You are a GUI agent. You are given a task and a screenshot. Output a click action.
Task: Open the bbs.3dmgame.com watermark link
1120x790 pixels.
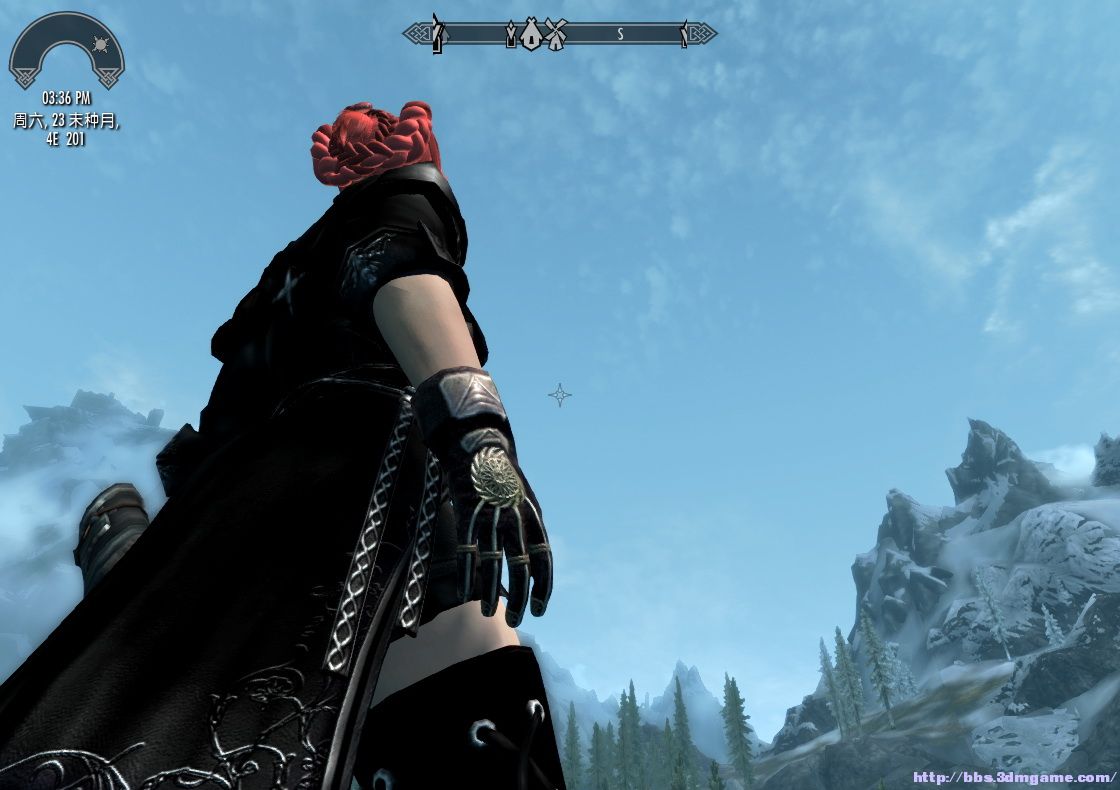(x=1013, y=776)
